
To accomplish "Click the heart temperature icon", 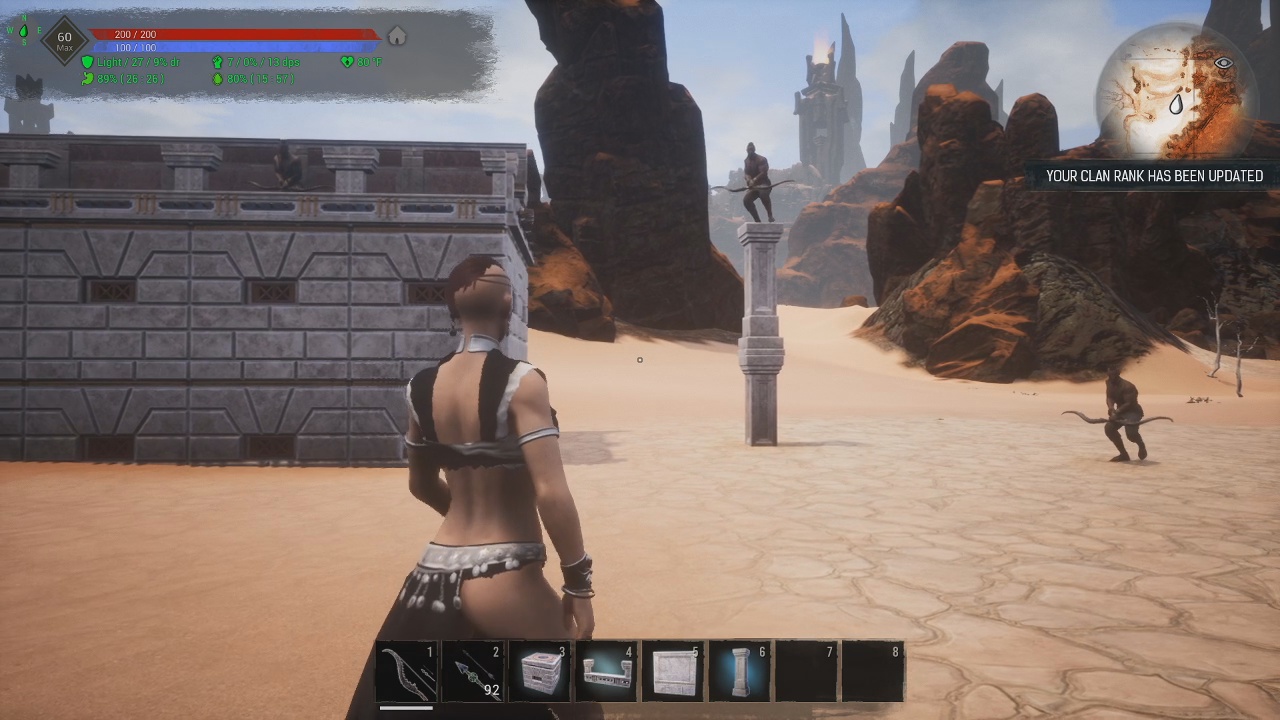I will (348, 62).
